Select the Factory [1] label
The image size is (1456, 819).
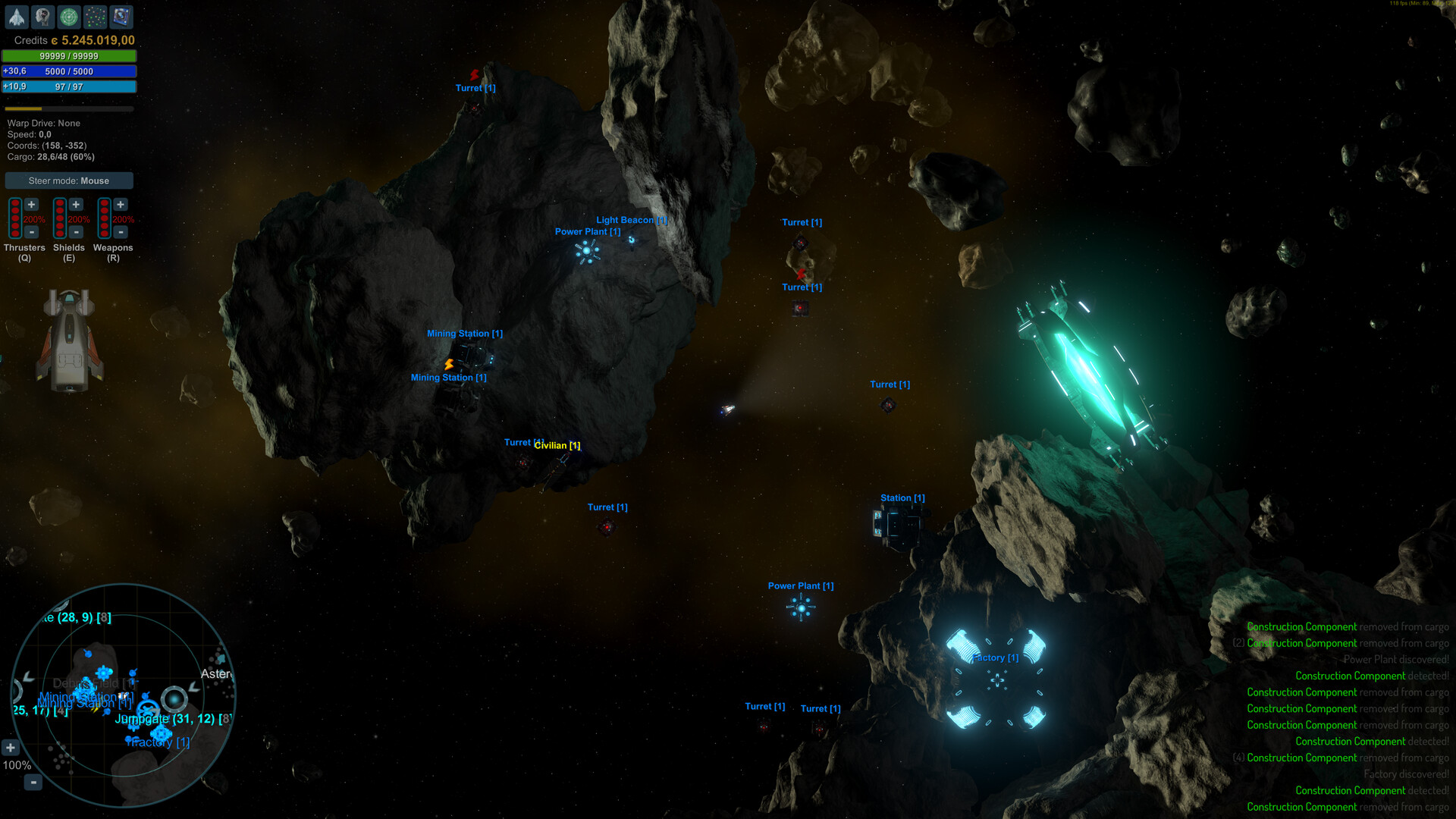pos(994,657)
